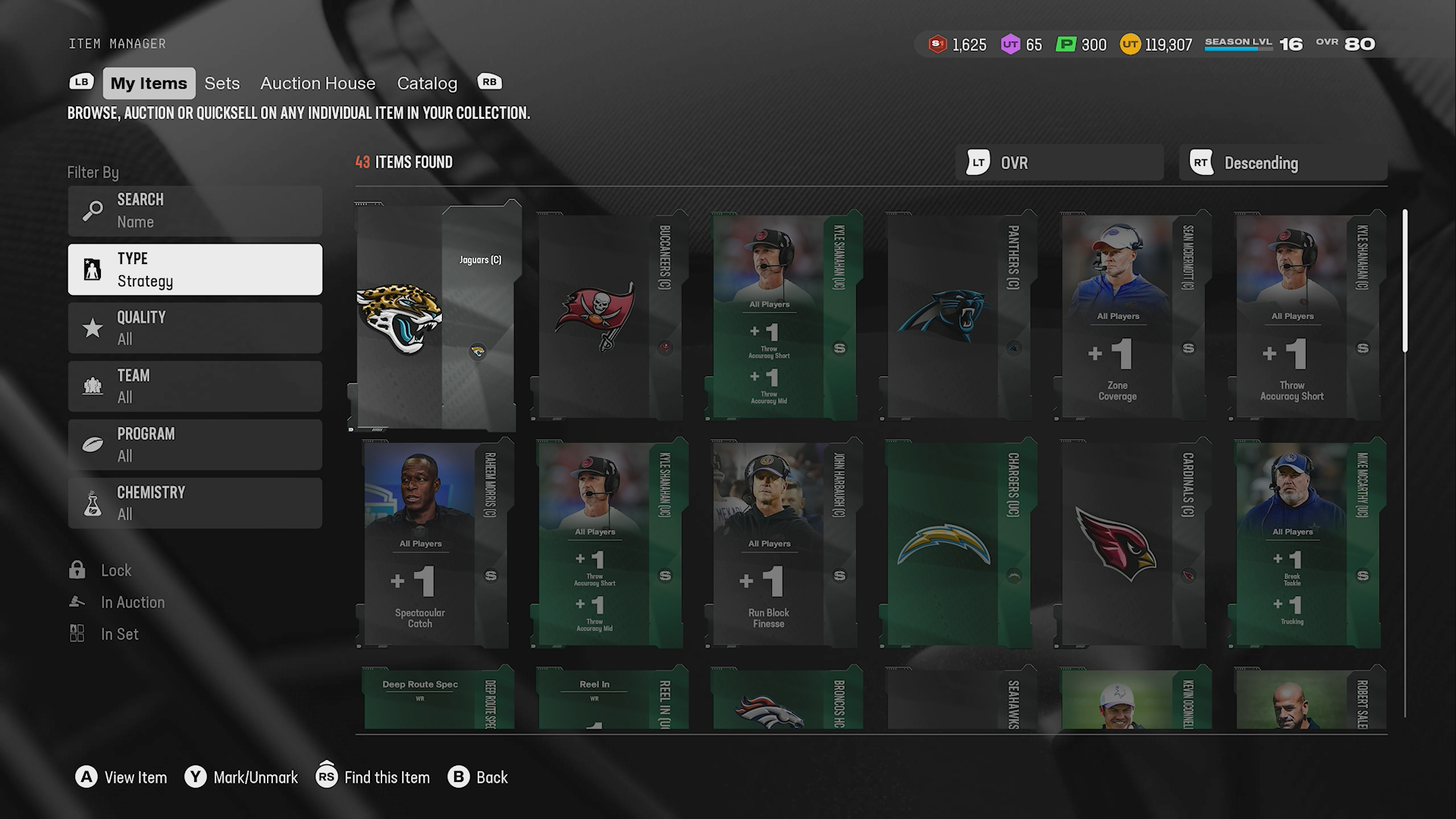Expand the Chemistry filter options
The width and height of the screenshot is (1456, 819).
[195, 503]
